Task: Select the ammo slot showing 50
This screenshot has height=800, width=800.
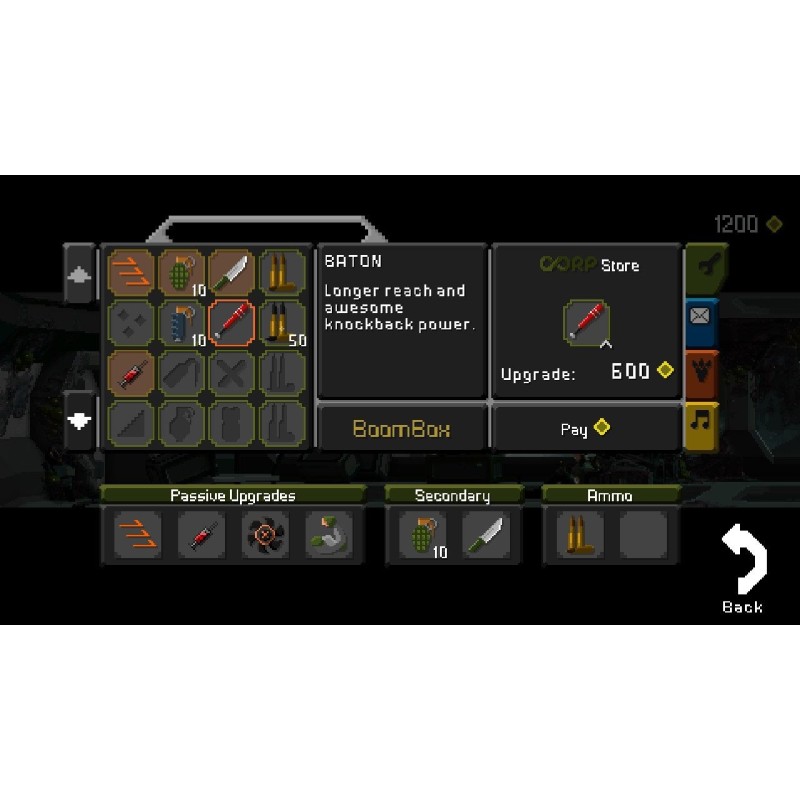Action: [282, 323]
